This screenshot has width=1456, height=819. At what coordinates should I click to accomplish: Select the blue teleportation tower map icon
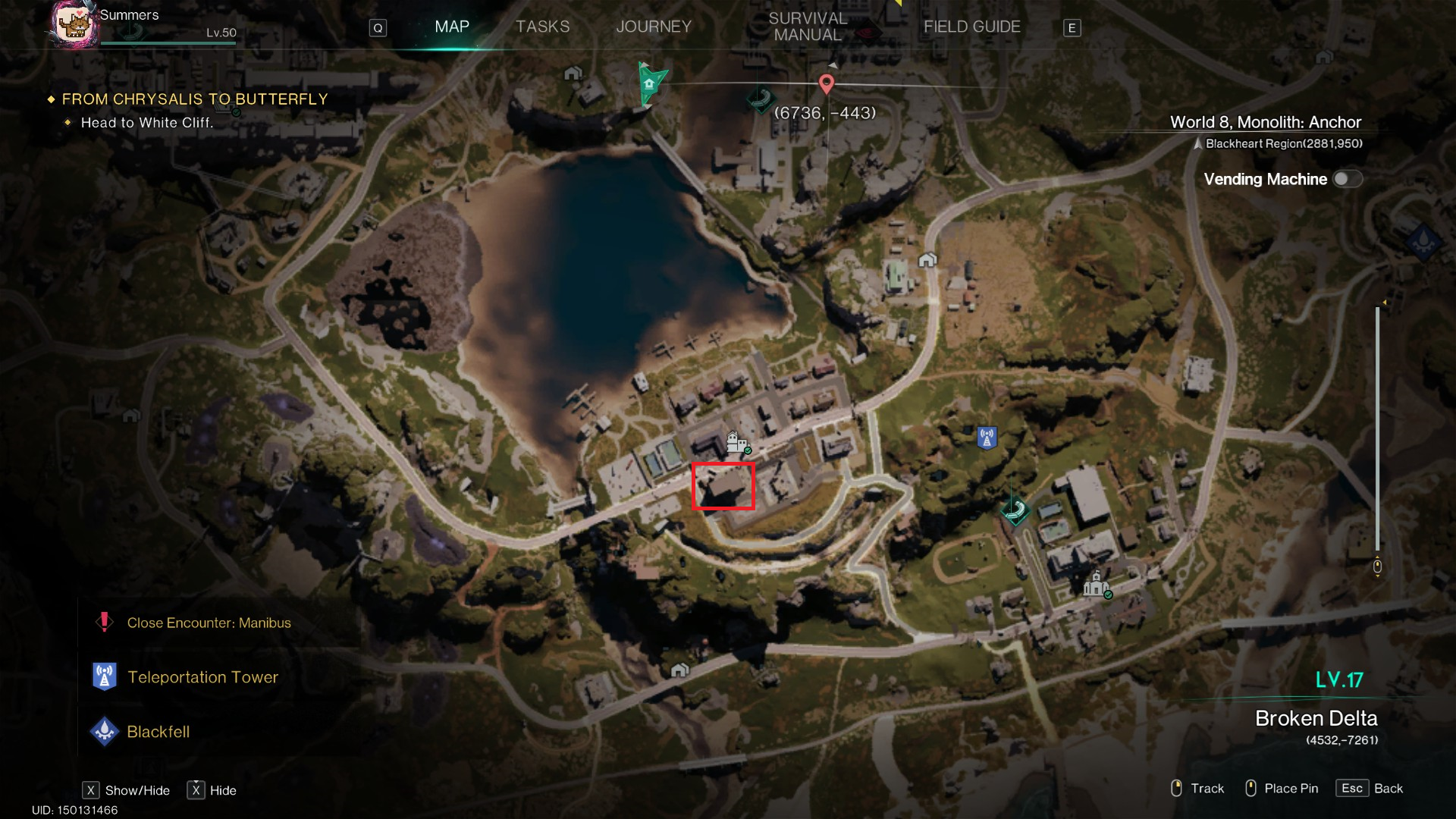(986, 436)
